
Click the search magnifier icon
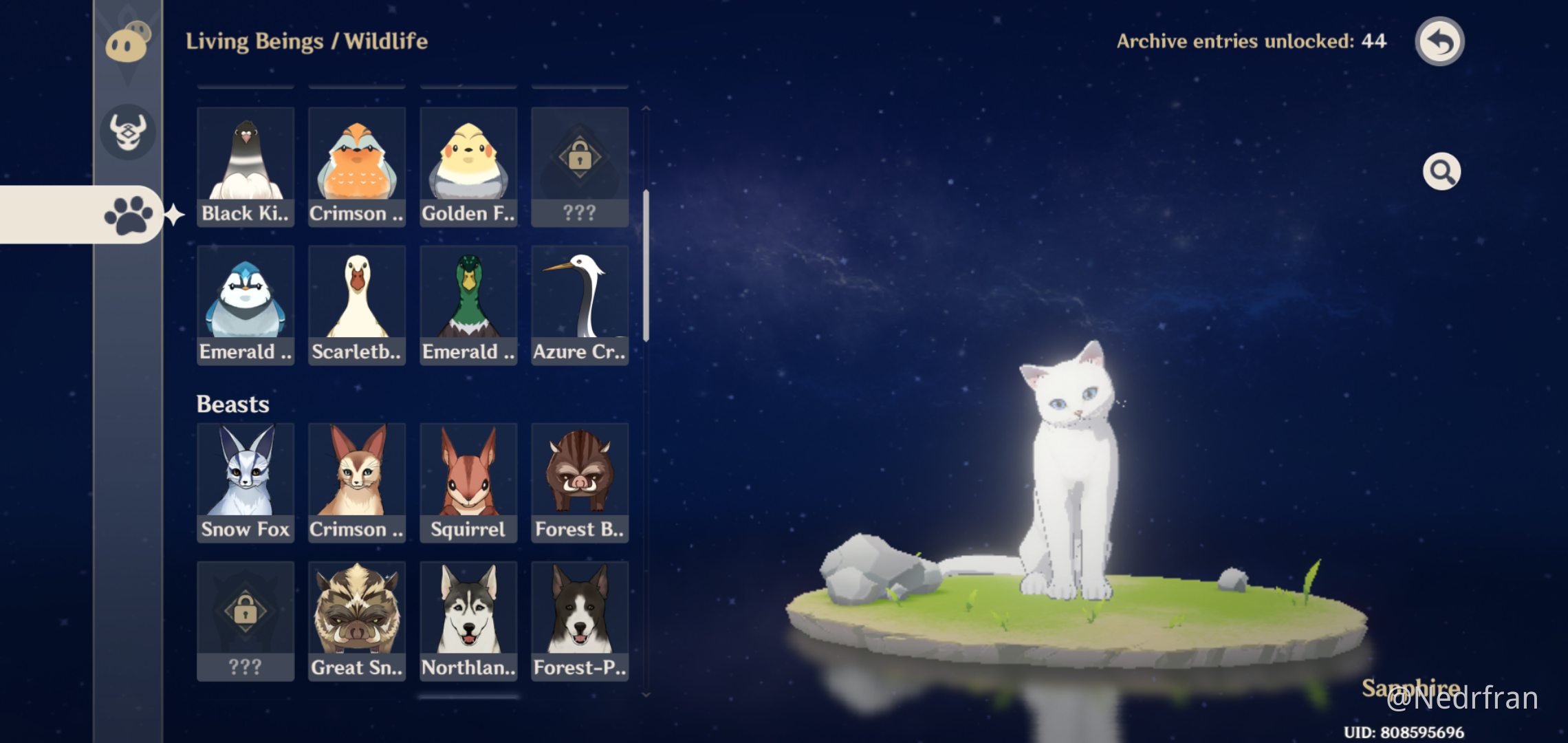point(1441,171)
